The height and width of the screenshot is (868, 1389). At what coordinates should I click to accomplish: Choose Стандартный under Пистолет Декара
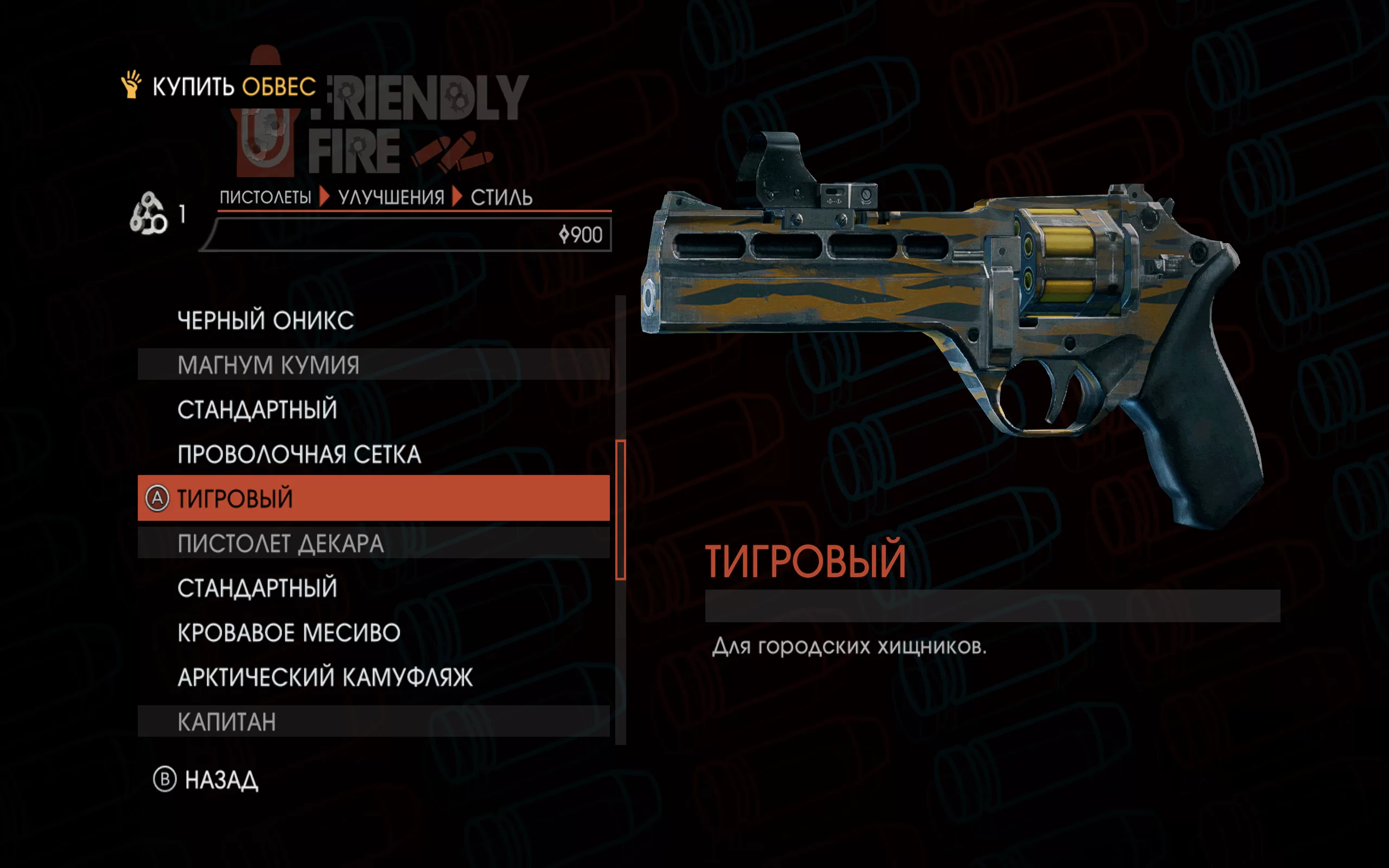(257, 589)
